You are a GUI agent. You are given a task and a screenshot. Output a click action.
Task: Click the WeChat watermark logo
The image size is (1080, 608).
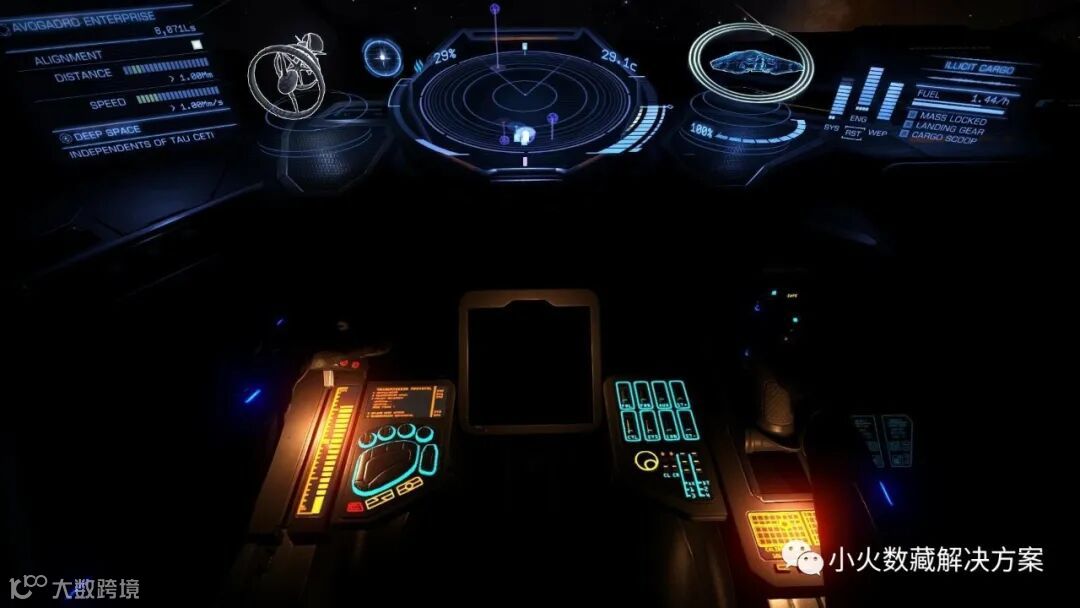(x=802, y=560)
